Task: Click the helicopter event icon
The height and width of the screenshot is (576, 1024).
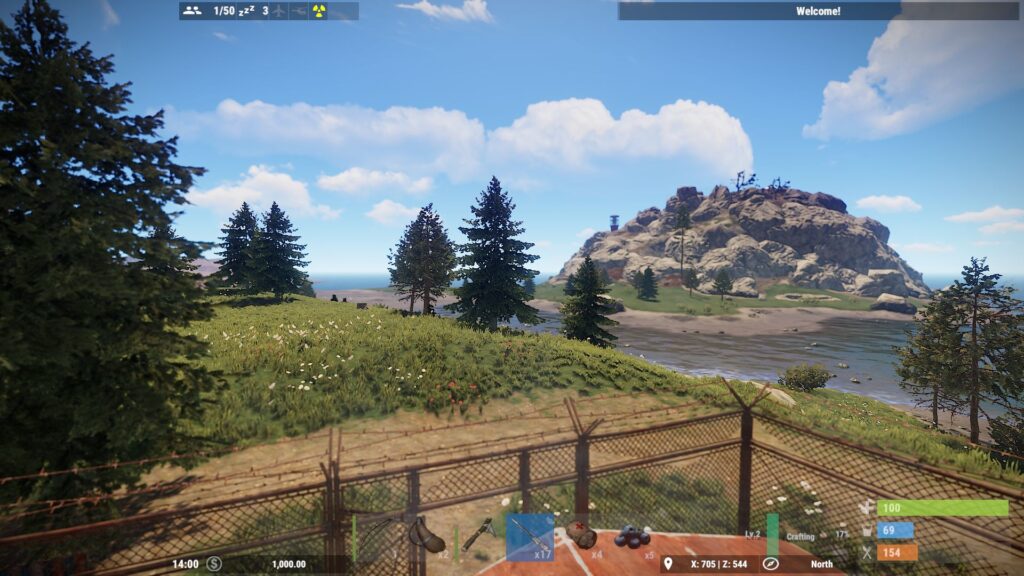Action: [x=299, y=11]
